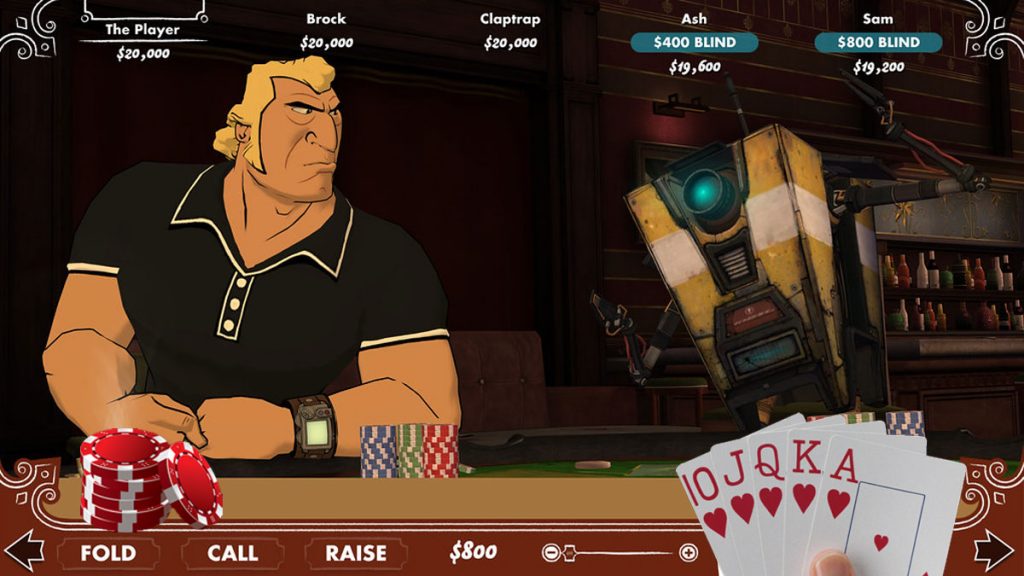Choose the Raise button

click(x=355, y=553)
